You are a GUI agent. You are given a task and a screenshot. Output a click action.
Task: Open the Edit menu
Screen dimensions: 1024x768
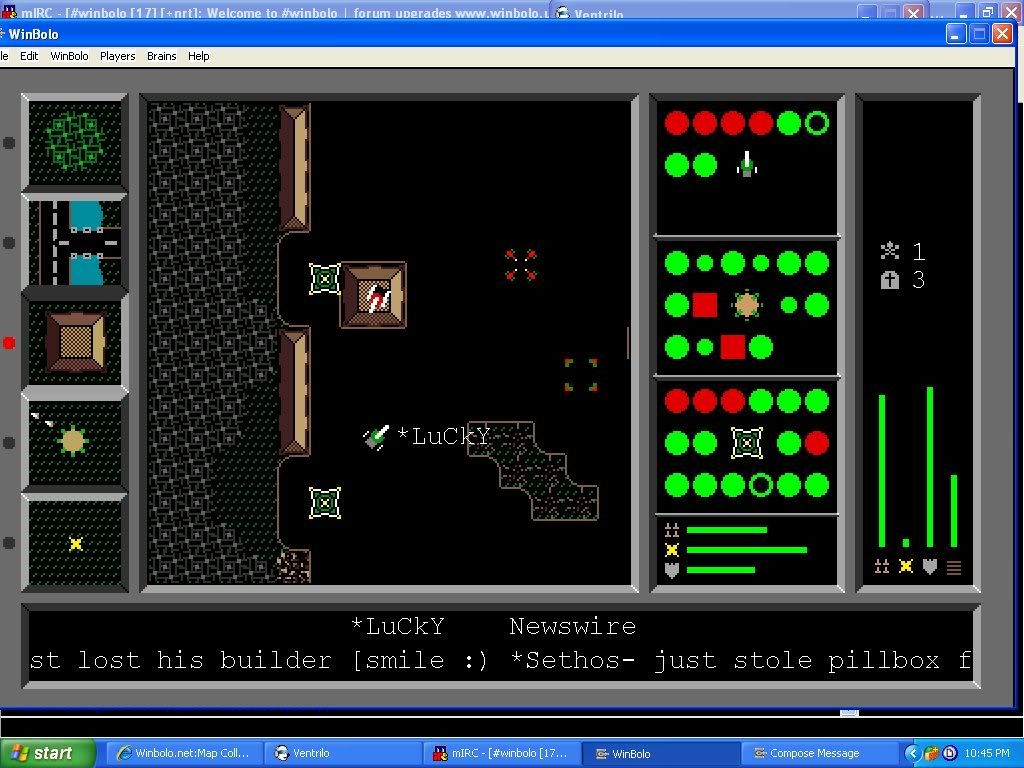(29, 56)
